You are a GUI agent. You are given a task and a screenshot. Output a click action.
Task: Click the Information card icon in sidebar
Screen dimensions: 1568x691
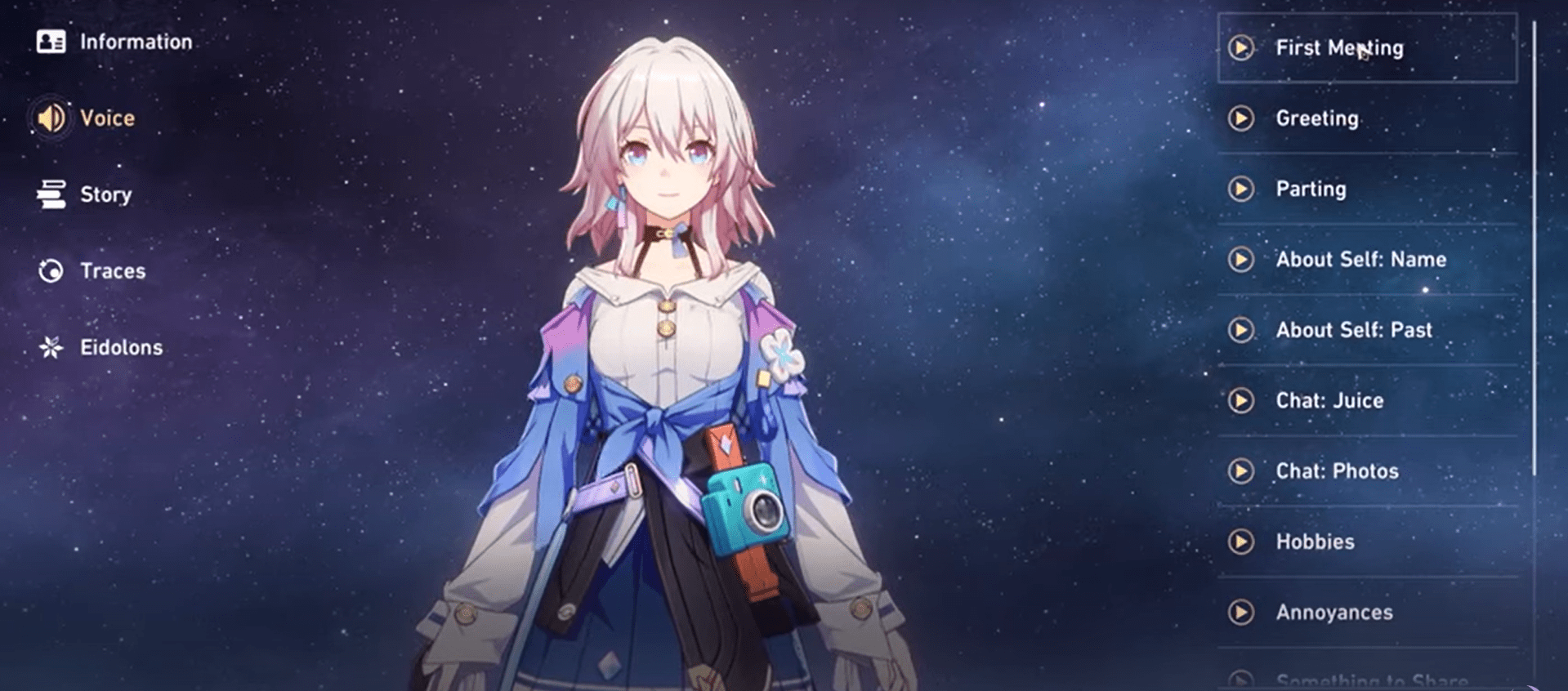click(52, 41)
